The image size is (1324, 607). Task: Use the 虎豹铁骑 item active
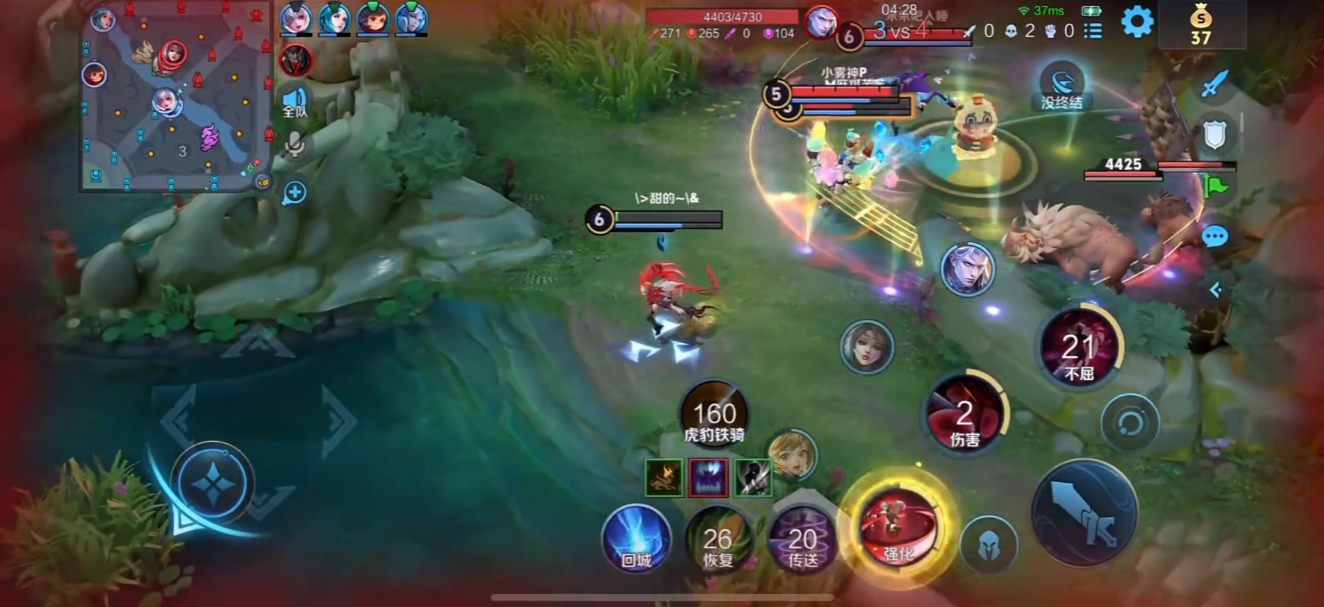(x=714, y=413)
